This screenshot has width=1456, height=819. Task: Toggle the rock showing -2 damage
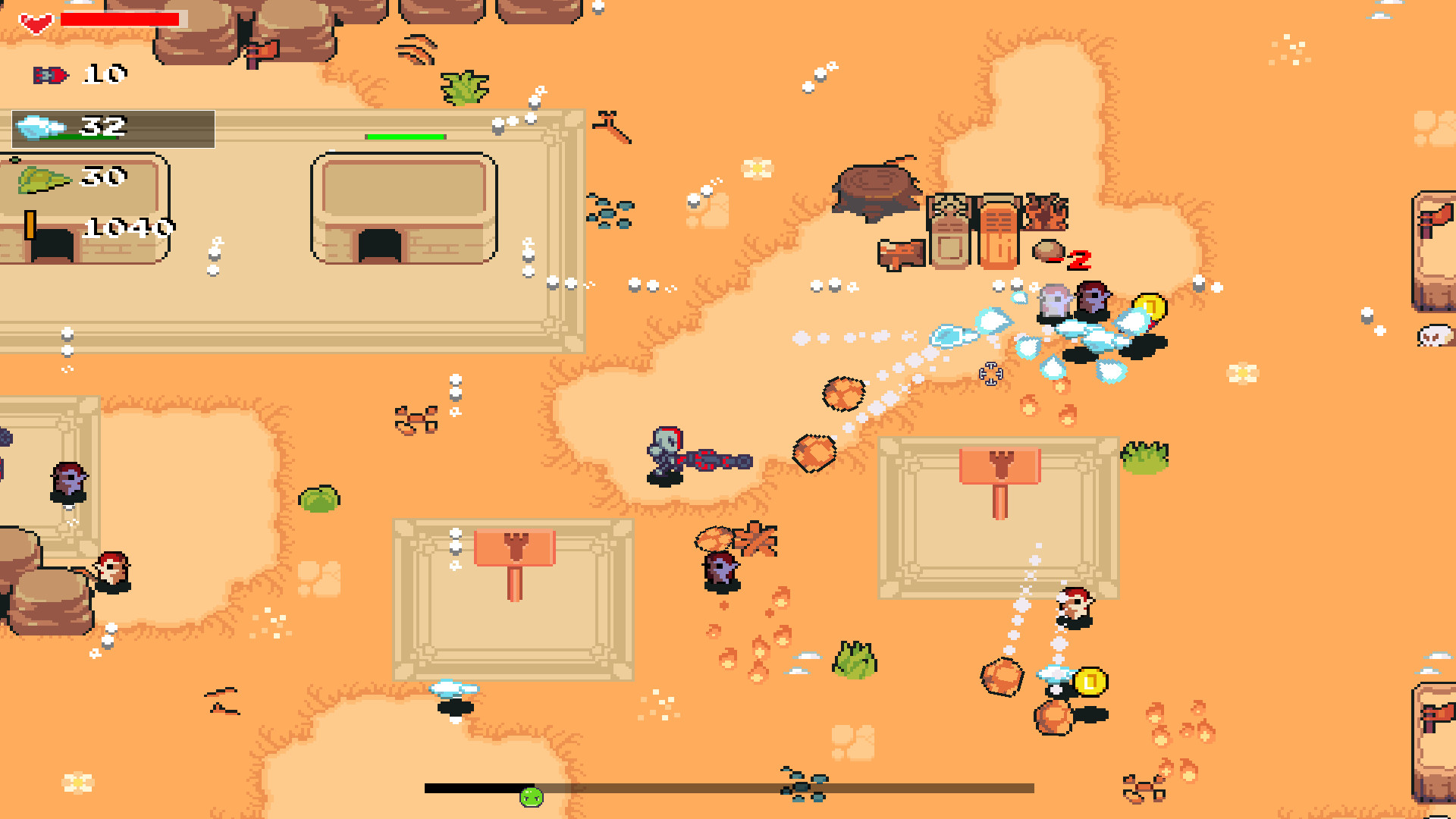(x=1050, y=250)
